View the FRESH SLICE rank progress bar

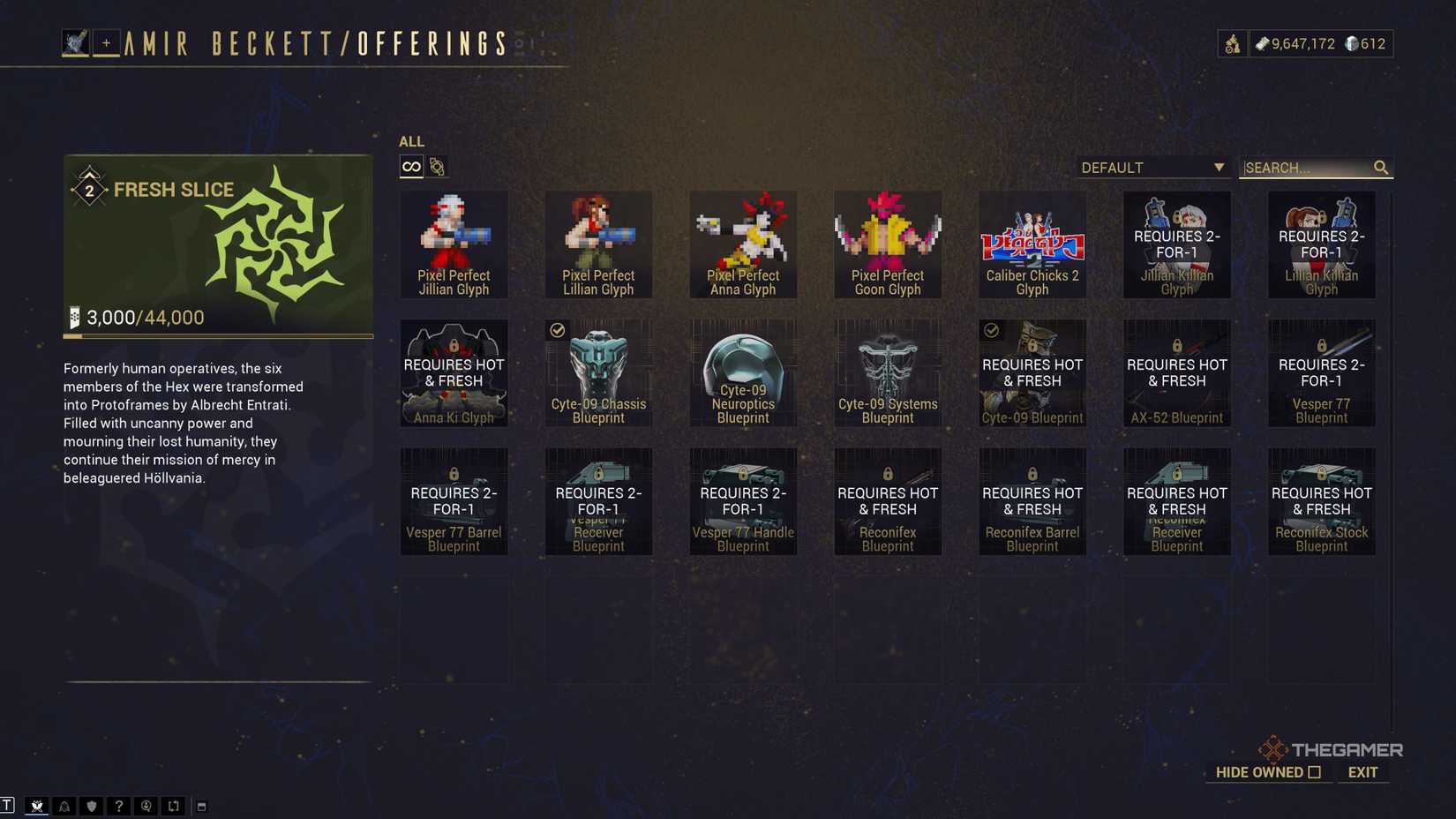(x=217, y=337)
